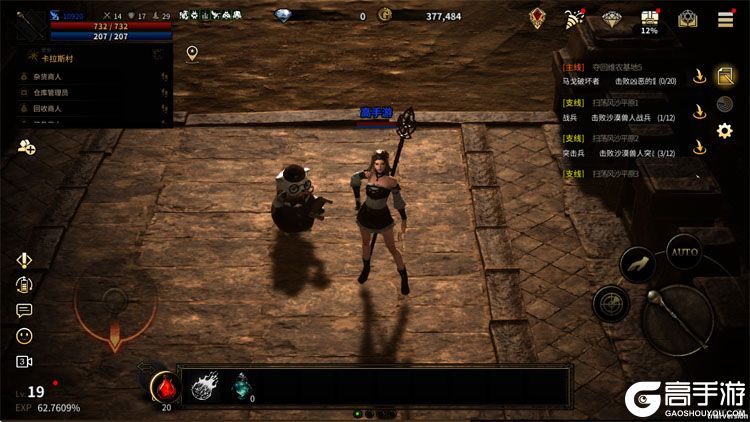The height and width of the screenshot is (422, 750).
Task: Open the bag showing 12% capacity
Action: 650,19
